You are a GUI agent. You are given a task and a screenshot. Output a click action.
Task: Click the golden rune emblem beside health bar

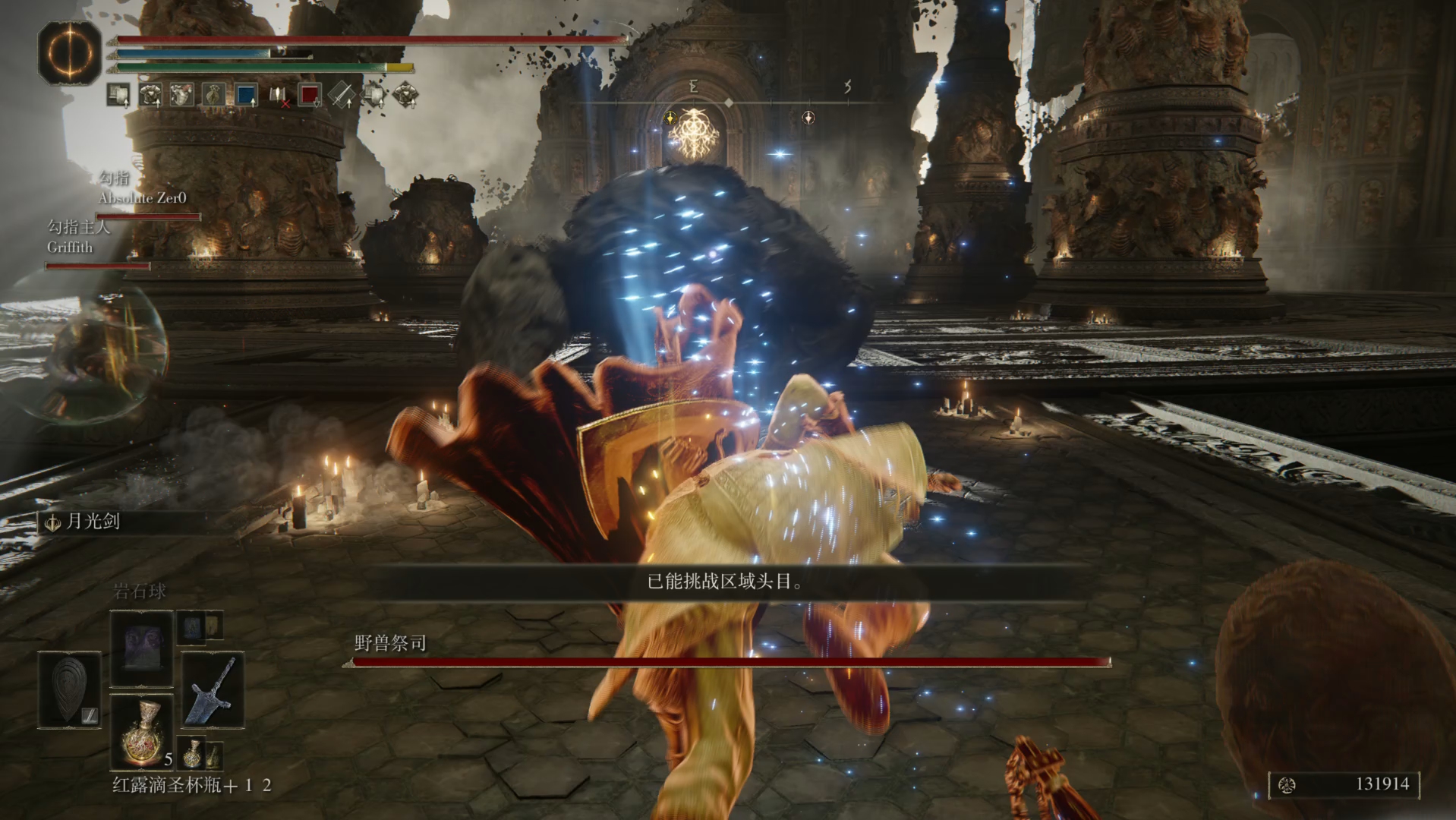tap(70, 53)
